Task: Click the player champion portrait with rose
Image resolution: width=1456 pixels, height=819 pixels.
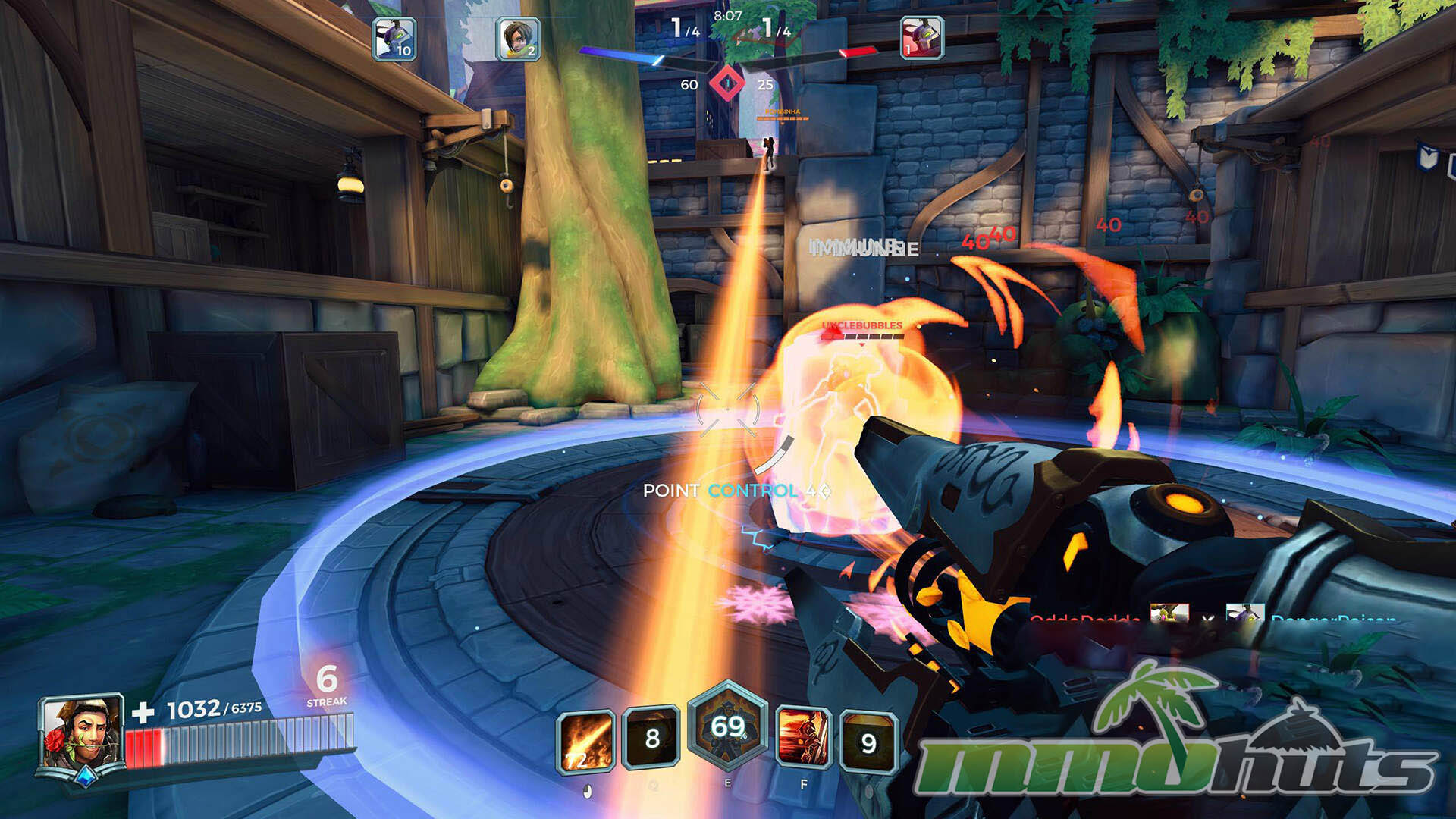Action: (x=83, y=738)
